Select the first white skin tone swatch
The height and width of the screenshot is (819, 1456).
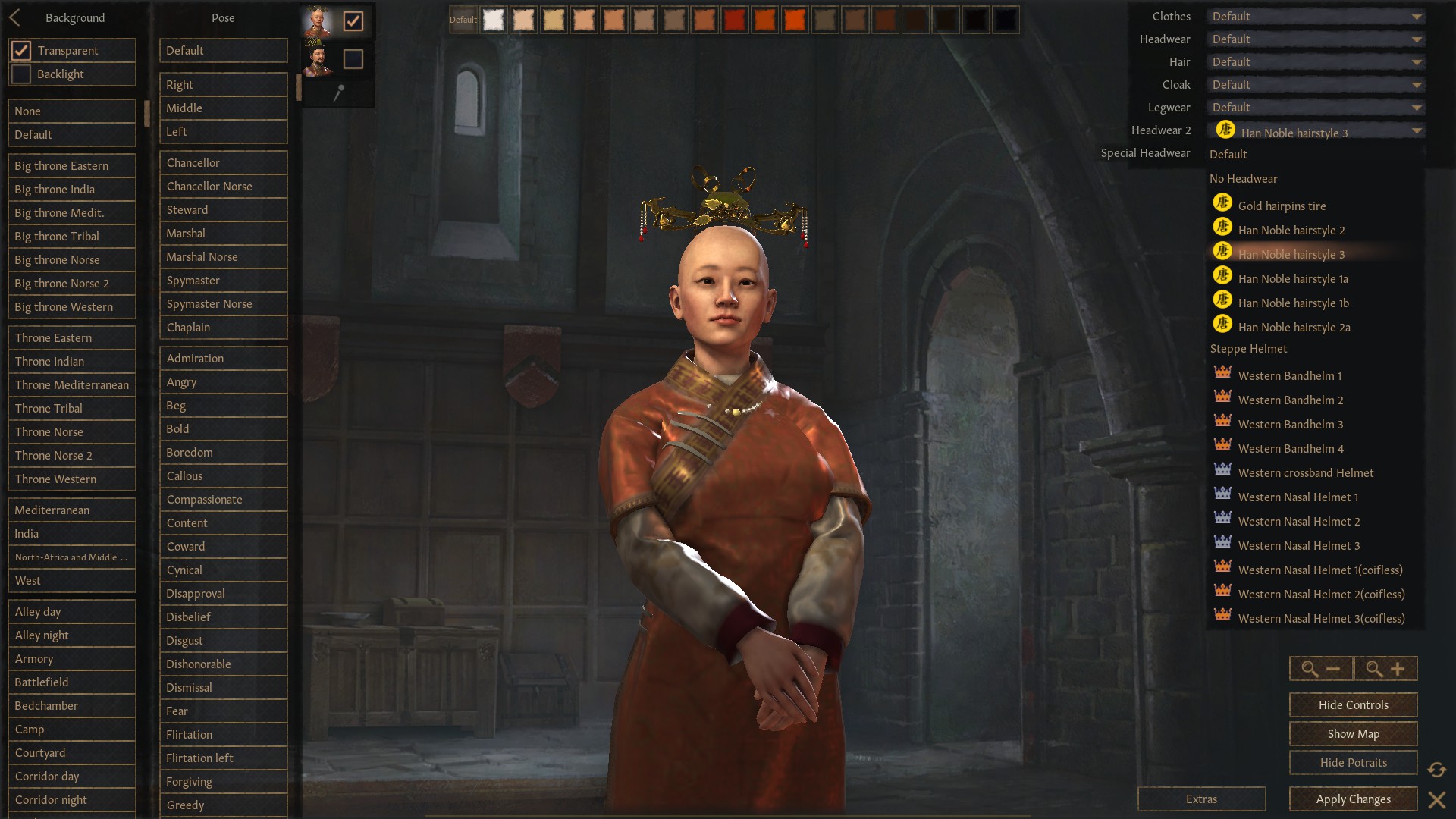click(x=494, y=20)
